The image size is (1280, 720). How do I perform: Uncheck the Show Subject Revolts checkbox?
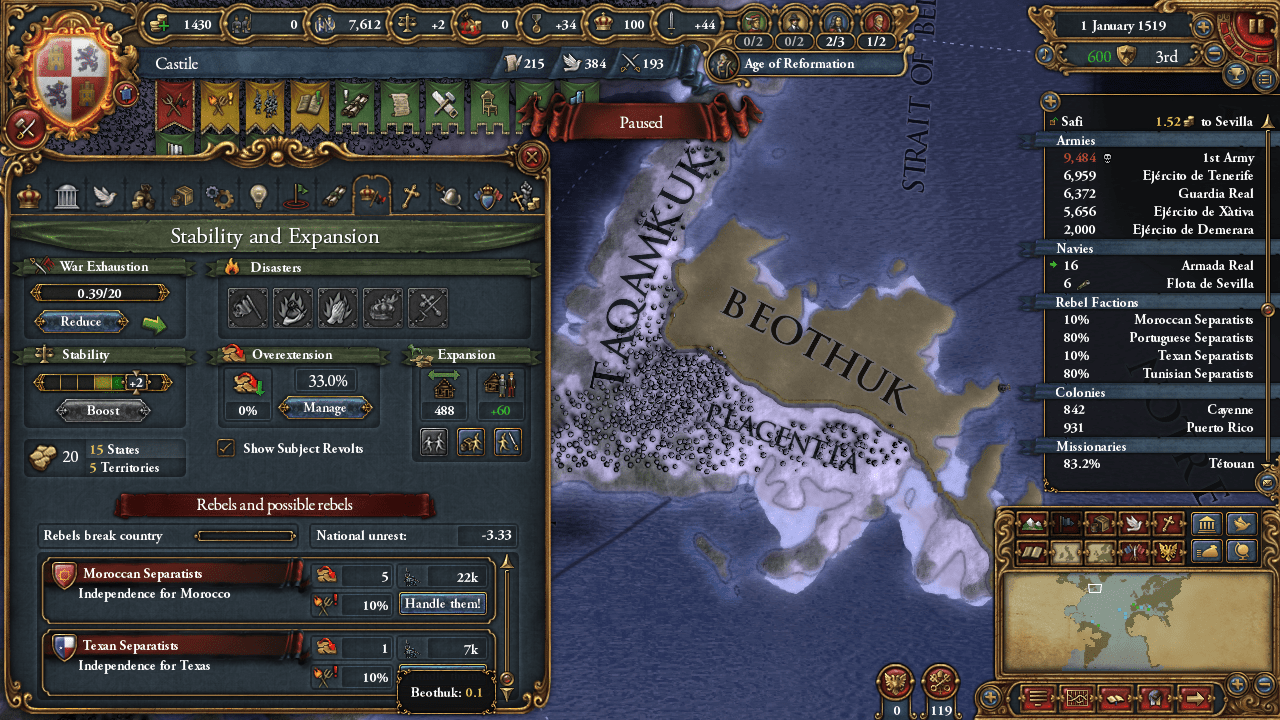(x=224, y=448)
